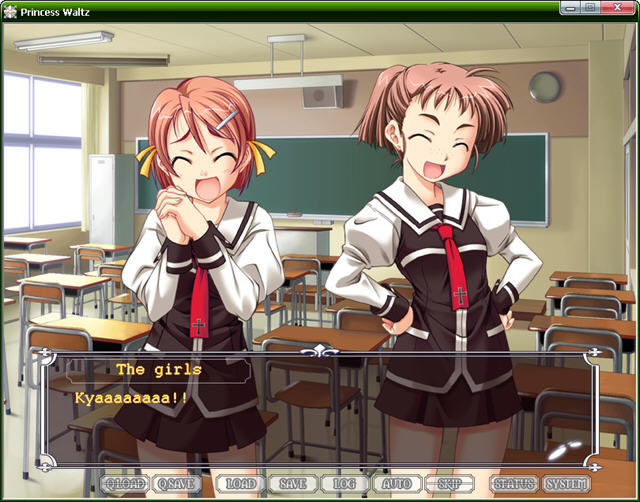This screenshot has height=502, width=640.
Task: Toggle AUTO text advance mode
Action: 397,484
